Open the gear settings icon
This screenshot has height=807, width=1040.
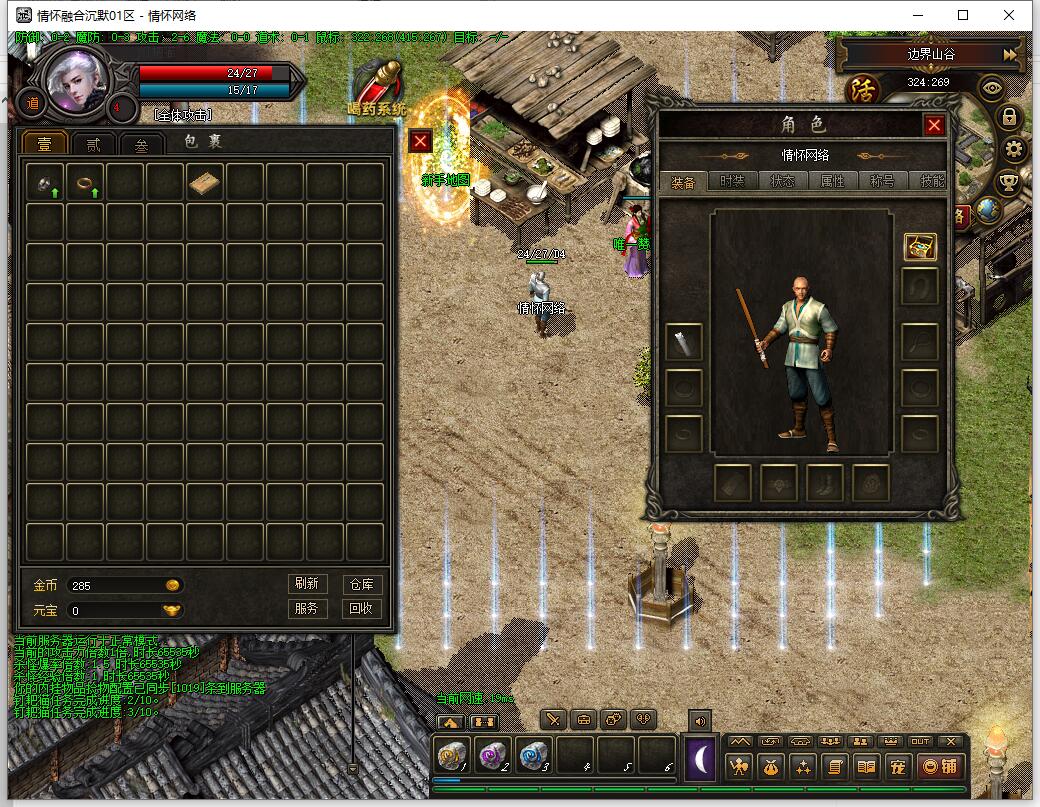pos(1014,150)
